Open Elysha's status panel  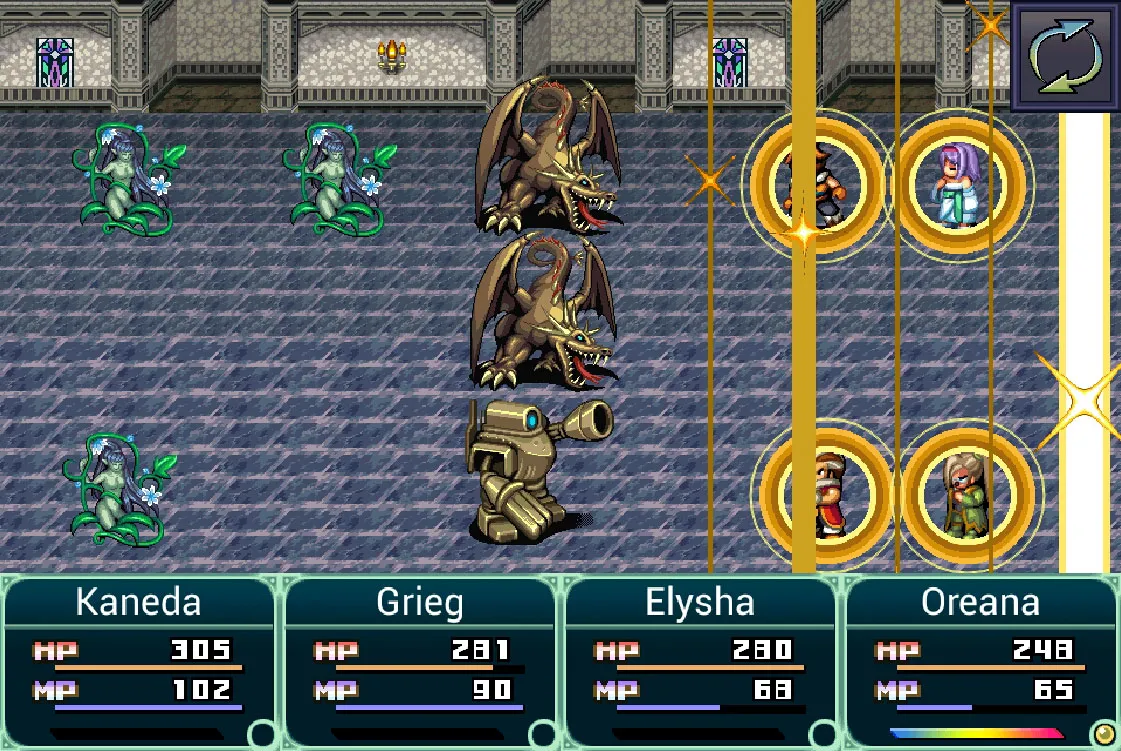[x=700, y=661]
